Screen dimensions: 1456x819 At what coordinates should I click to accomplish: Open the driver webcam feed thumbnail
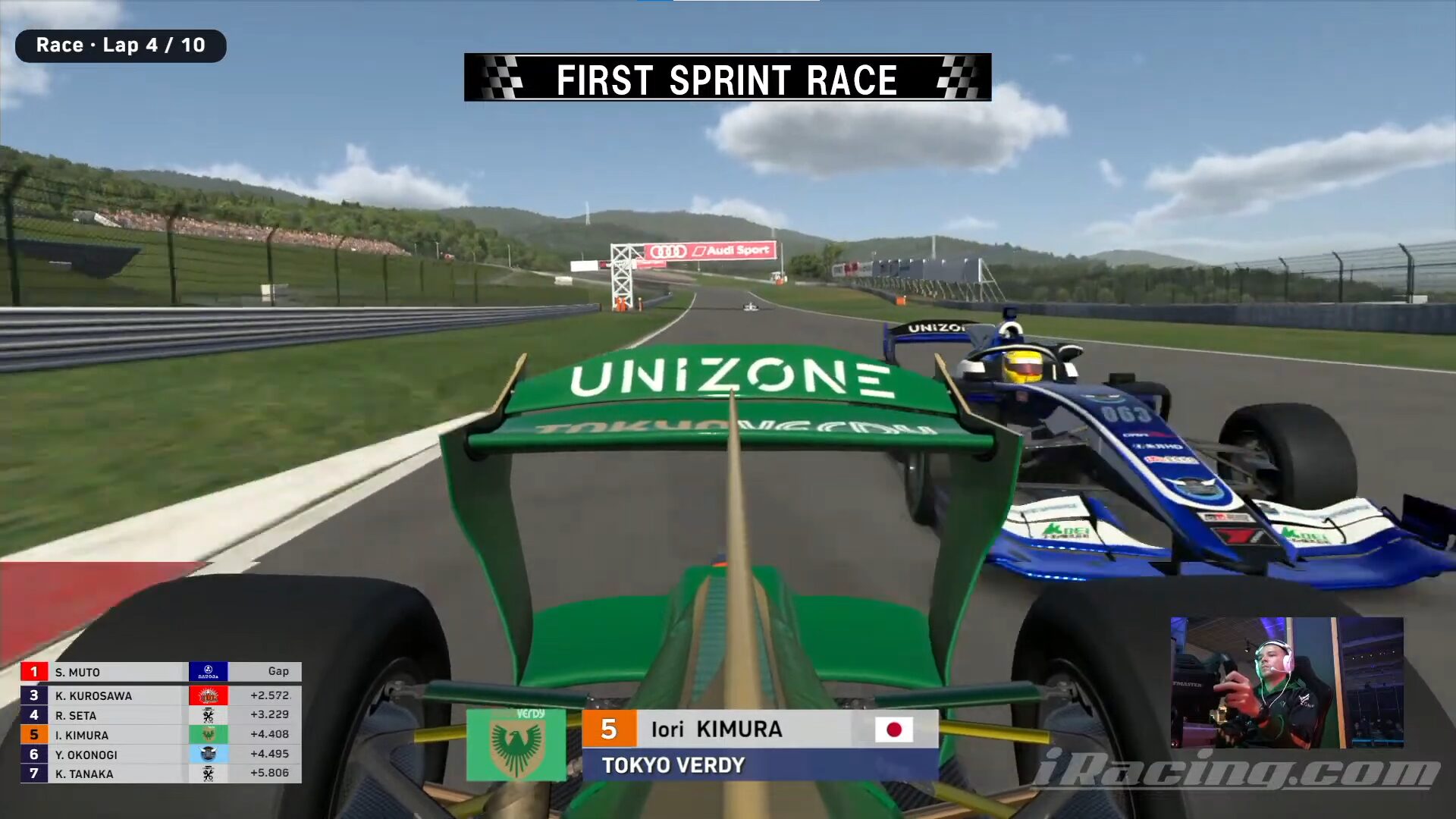pos(1286,682)
